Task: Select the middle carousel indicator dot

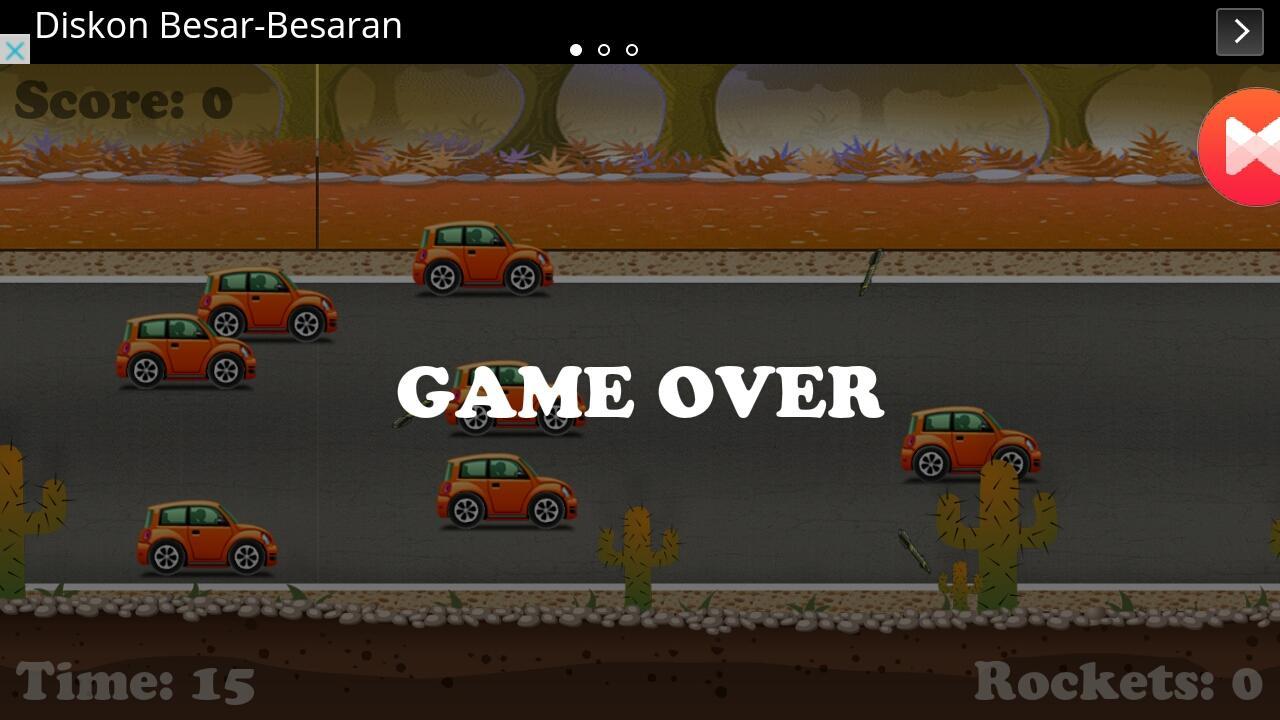Action: (604, 49)
